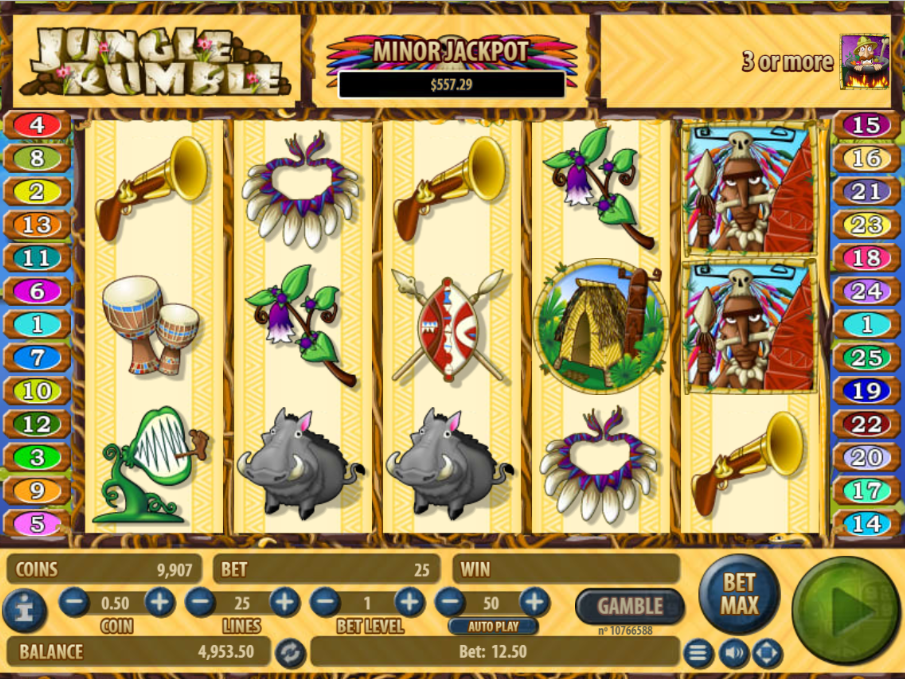
Task: Select payline 14 marker
Action: click(x=866, y=523)
